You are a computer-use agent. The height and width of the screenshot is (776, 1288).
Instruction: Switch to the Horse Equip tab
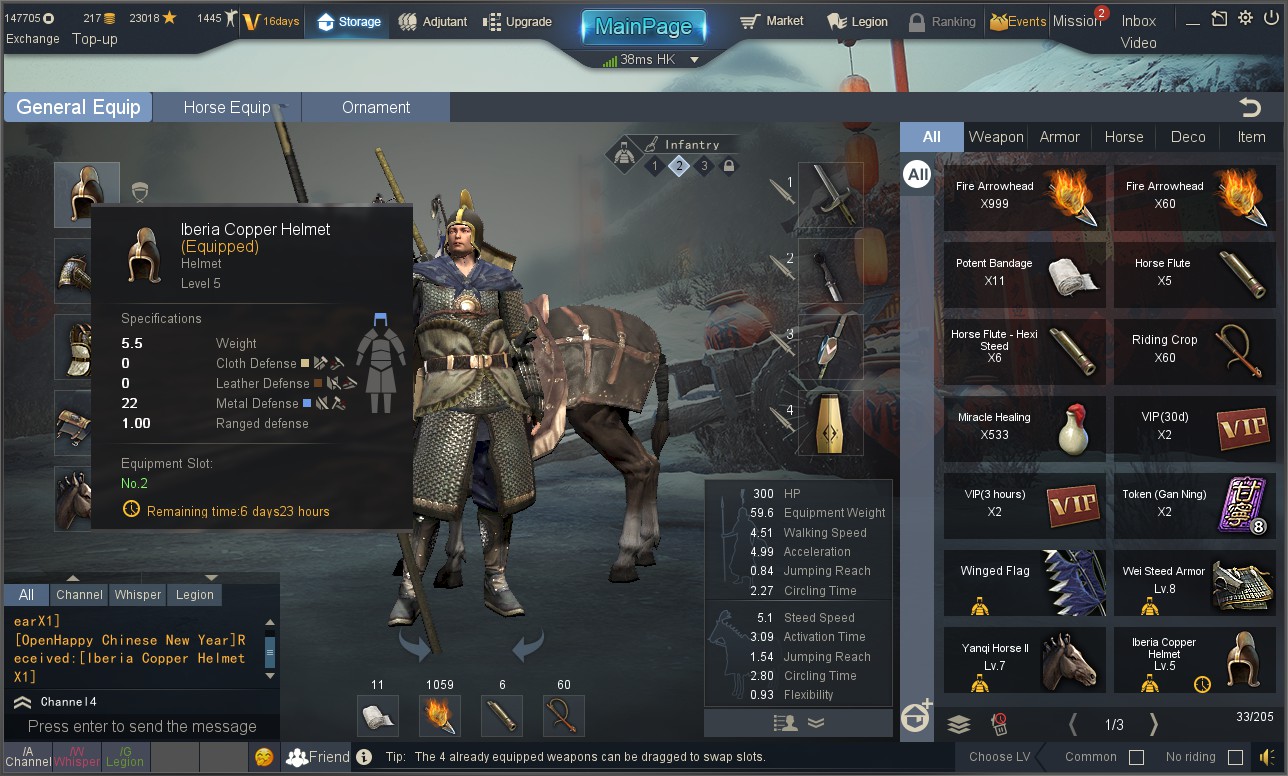pos(227,107)
